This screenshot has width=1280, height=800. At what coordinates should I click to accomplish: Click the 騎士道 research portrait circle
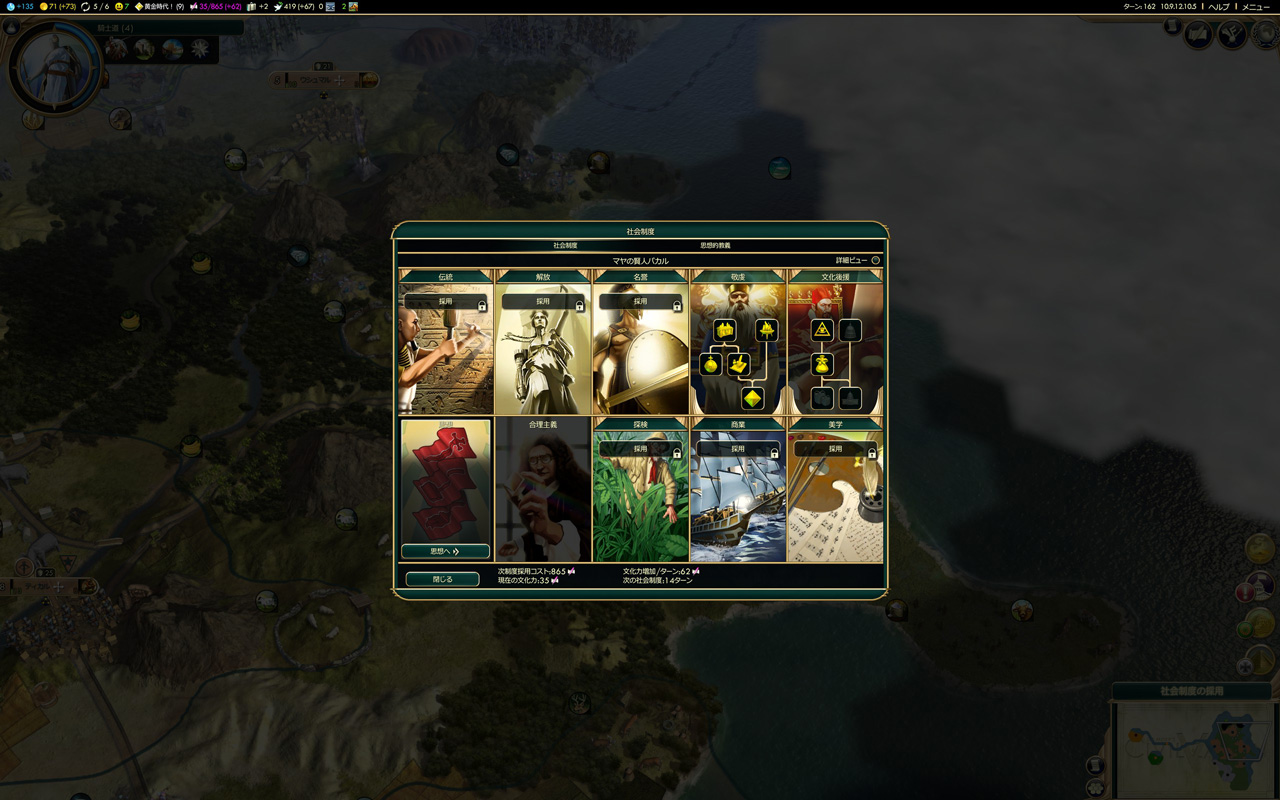coord(55,68)
